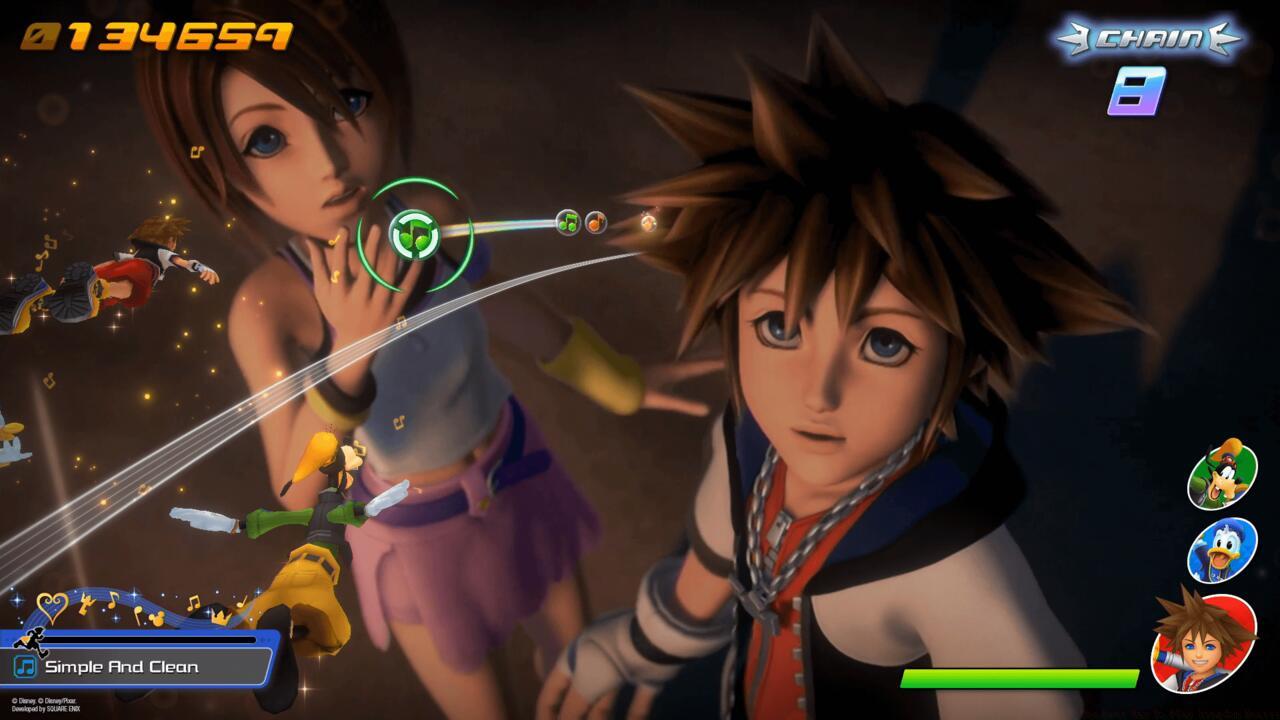1280x720 pixels.
Task: Select the Simple And Clean title text
Action: 120,666
